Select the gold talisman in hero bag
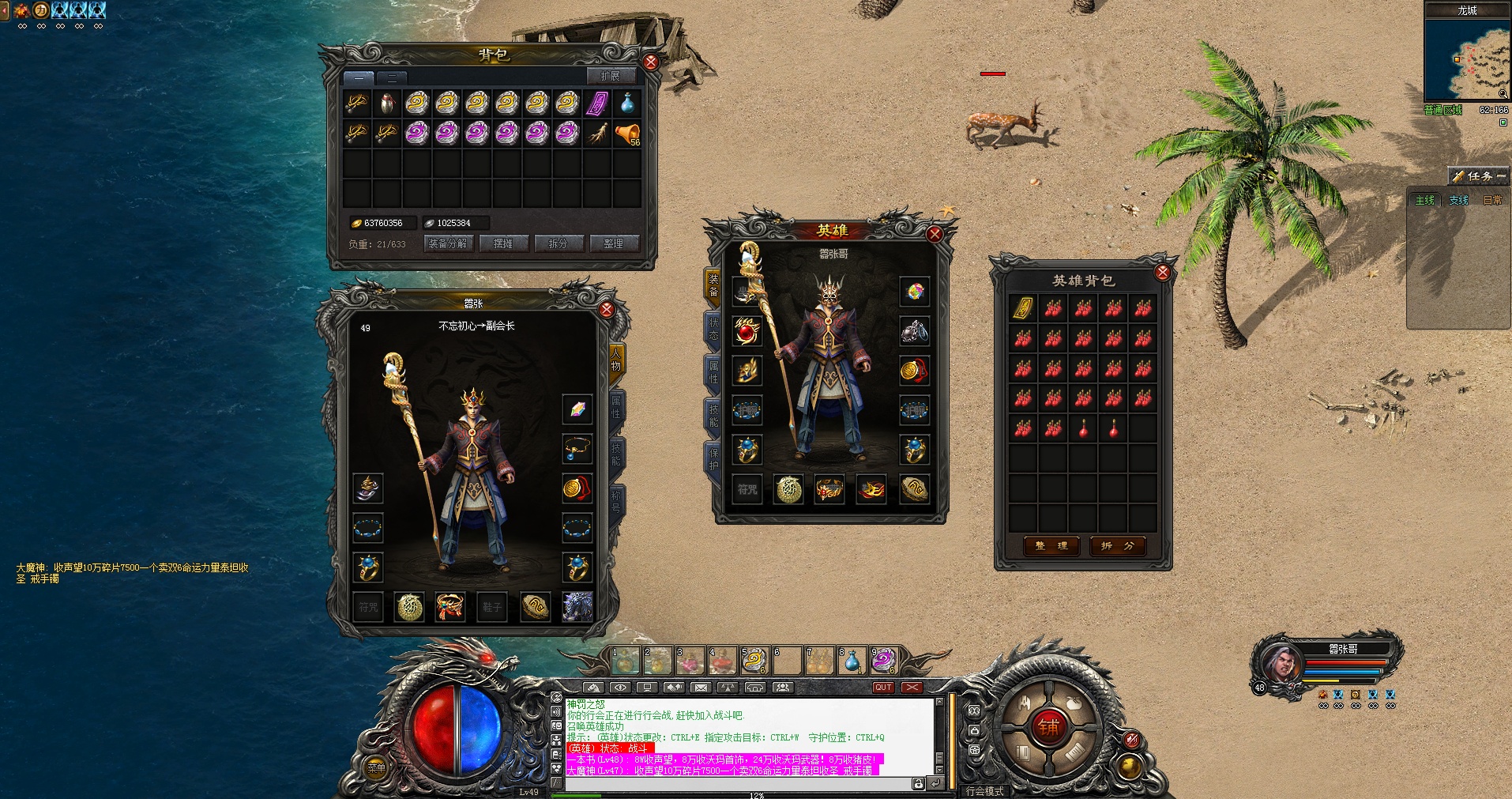1512x799 pixels. point(1023,308)
